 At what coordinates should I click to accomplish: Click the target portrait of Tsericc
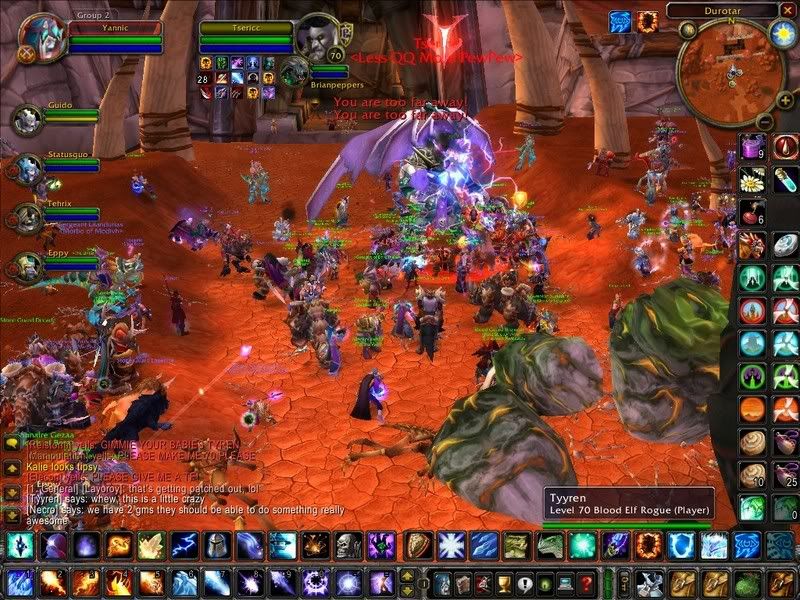[x=318, y=38]
